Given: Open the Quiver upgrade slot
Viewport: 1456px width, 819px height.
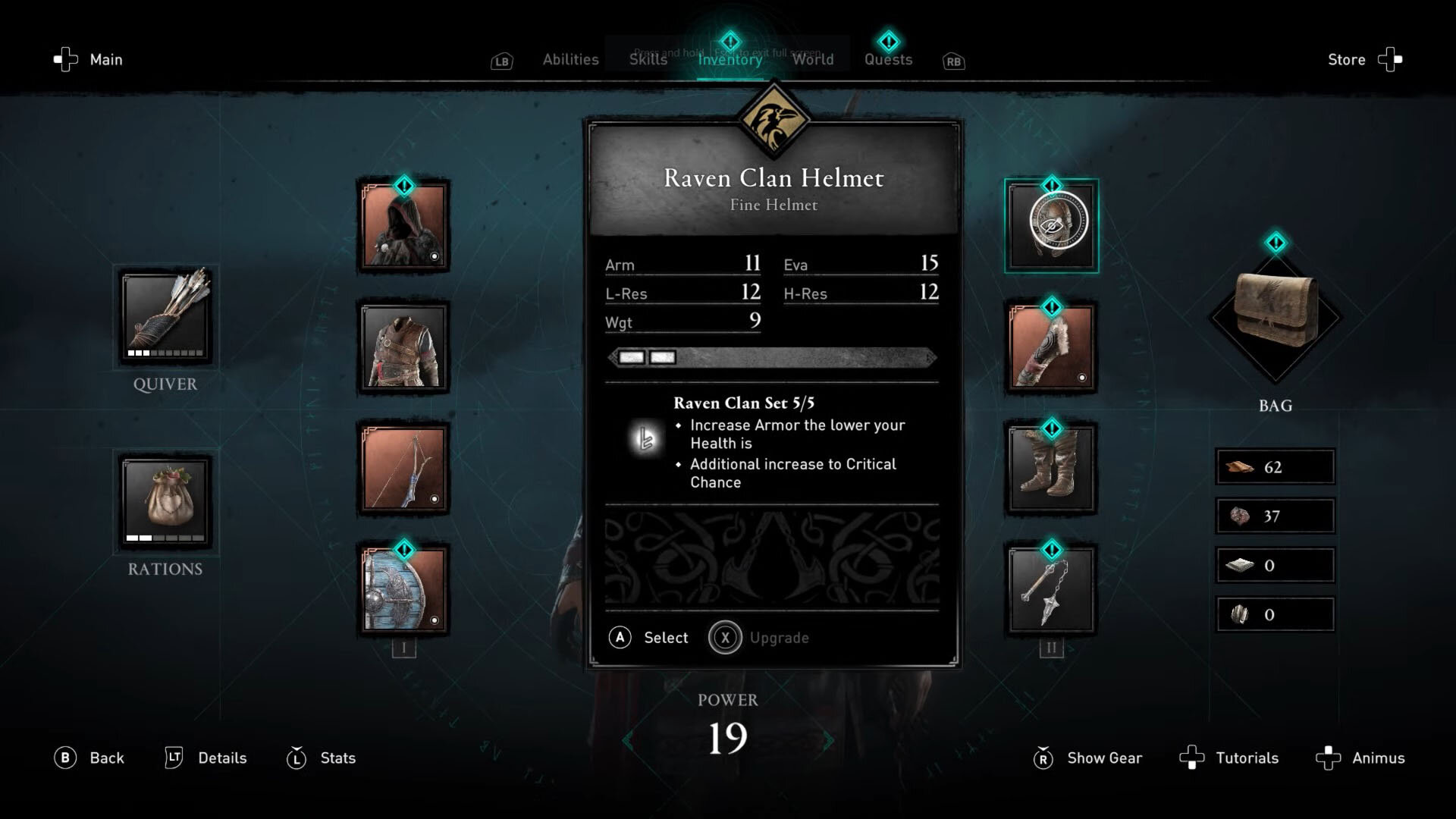Looking at the screenshot, I should point(165,316).
